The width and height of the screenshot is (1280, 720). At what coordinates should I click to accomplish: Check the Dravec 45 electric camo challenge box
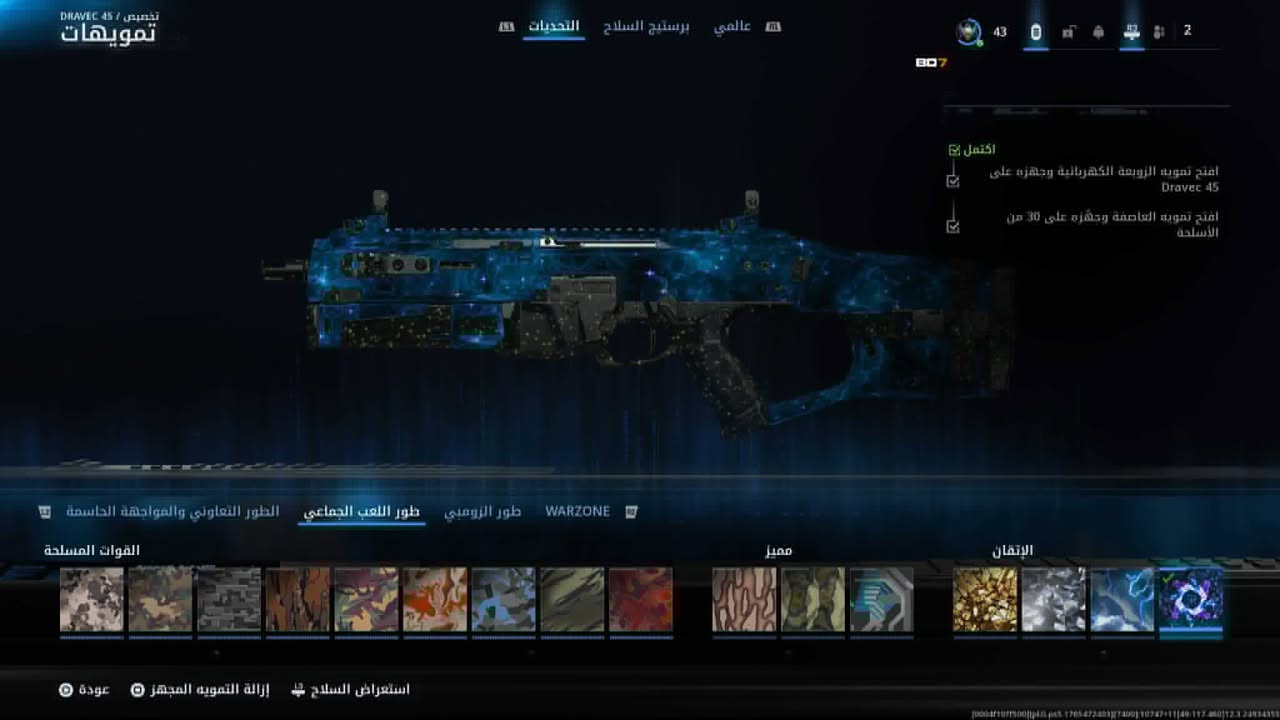point(952,180)
